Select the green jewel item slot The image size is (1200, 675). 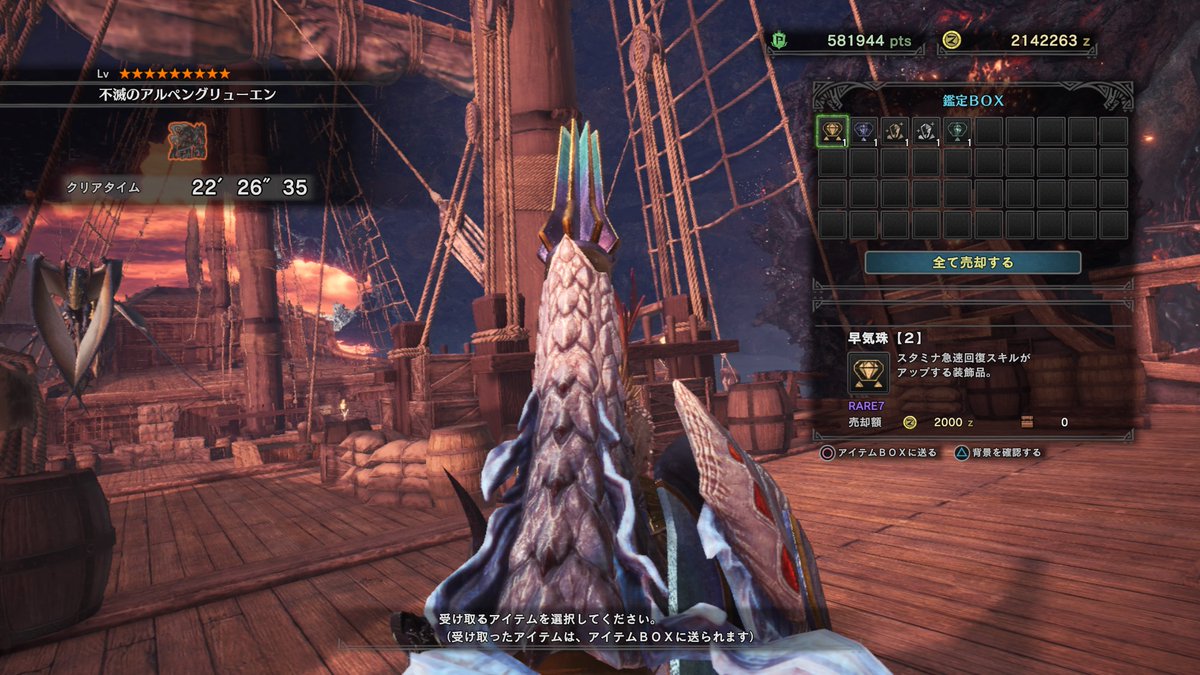(957, 131)
